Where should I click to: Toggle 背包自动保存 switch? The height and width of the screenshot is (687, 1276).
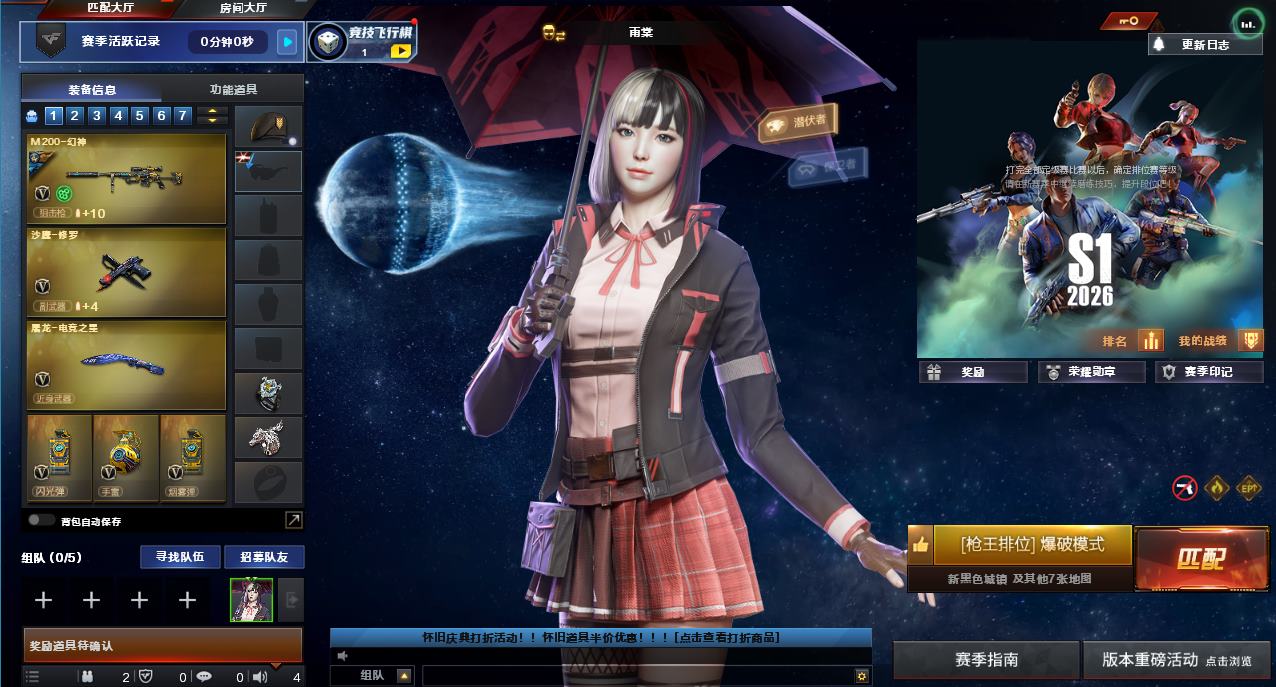tap(41, 520)
